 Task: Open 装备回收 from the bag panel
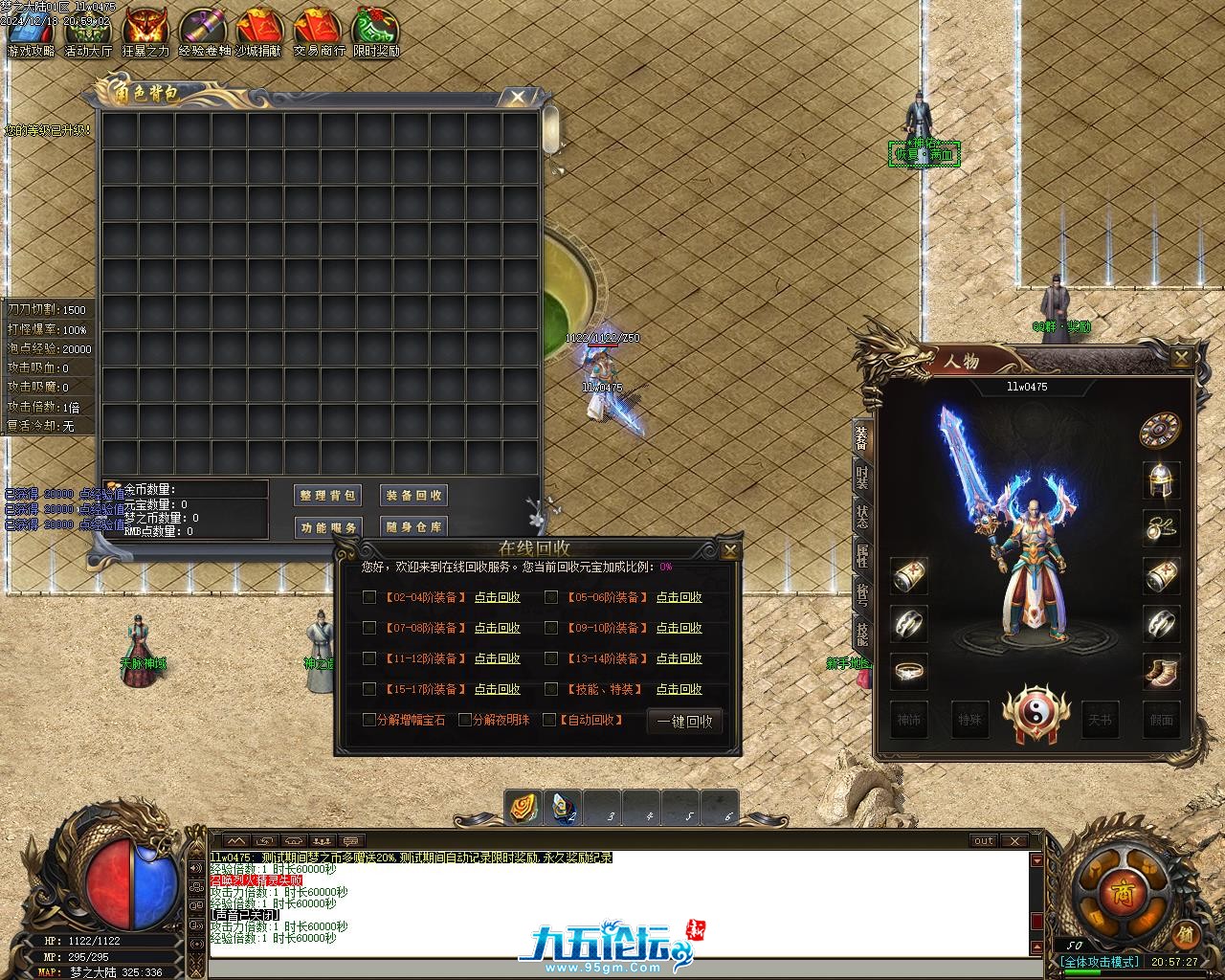(x=413, y=496)
